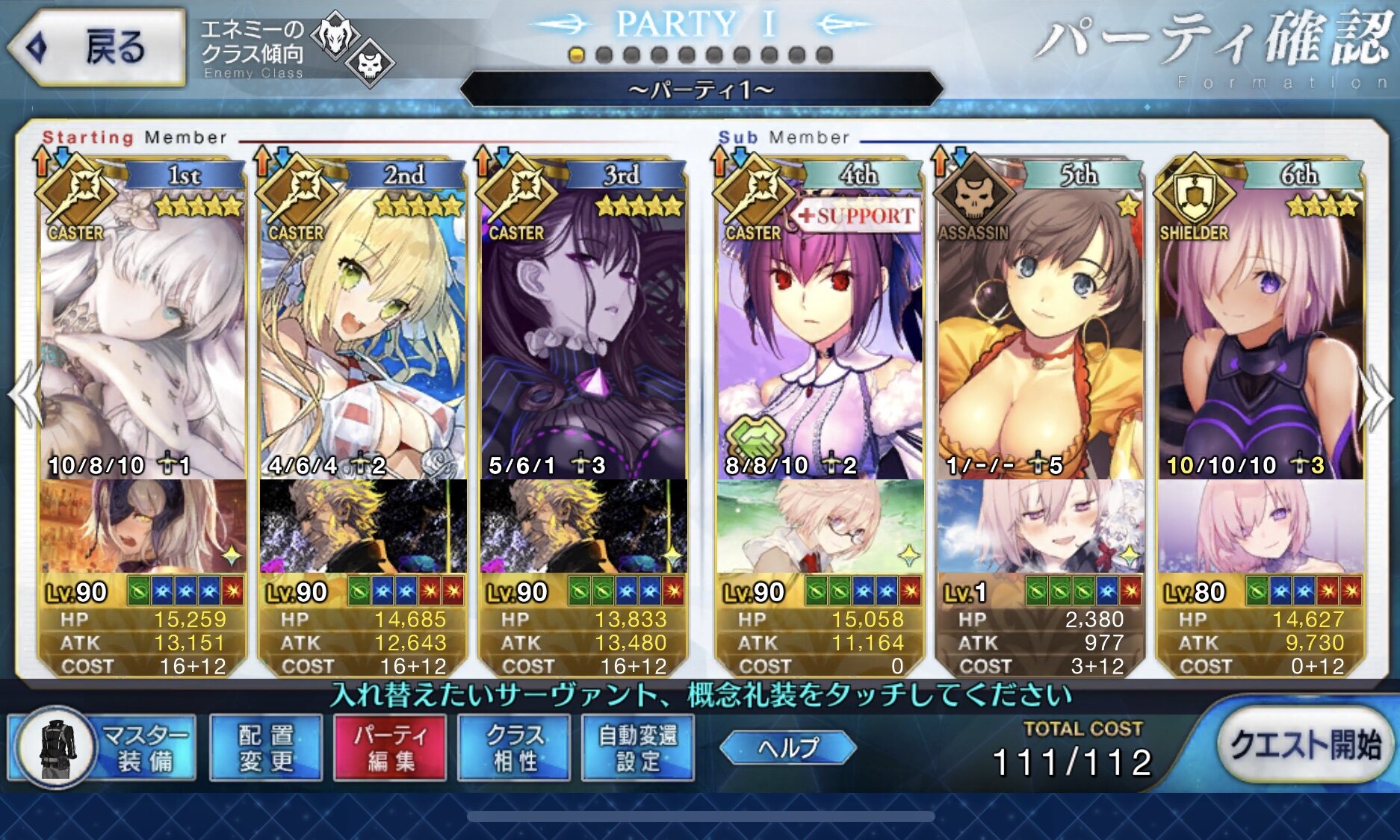Start the quest with クエスト開始
The image size is (1400, 840).
(x=1304, y=745)
